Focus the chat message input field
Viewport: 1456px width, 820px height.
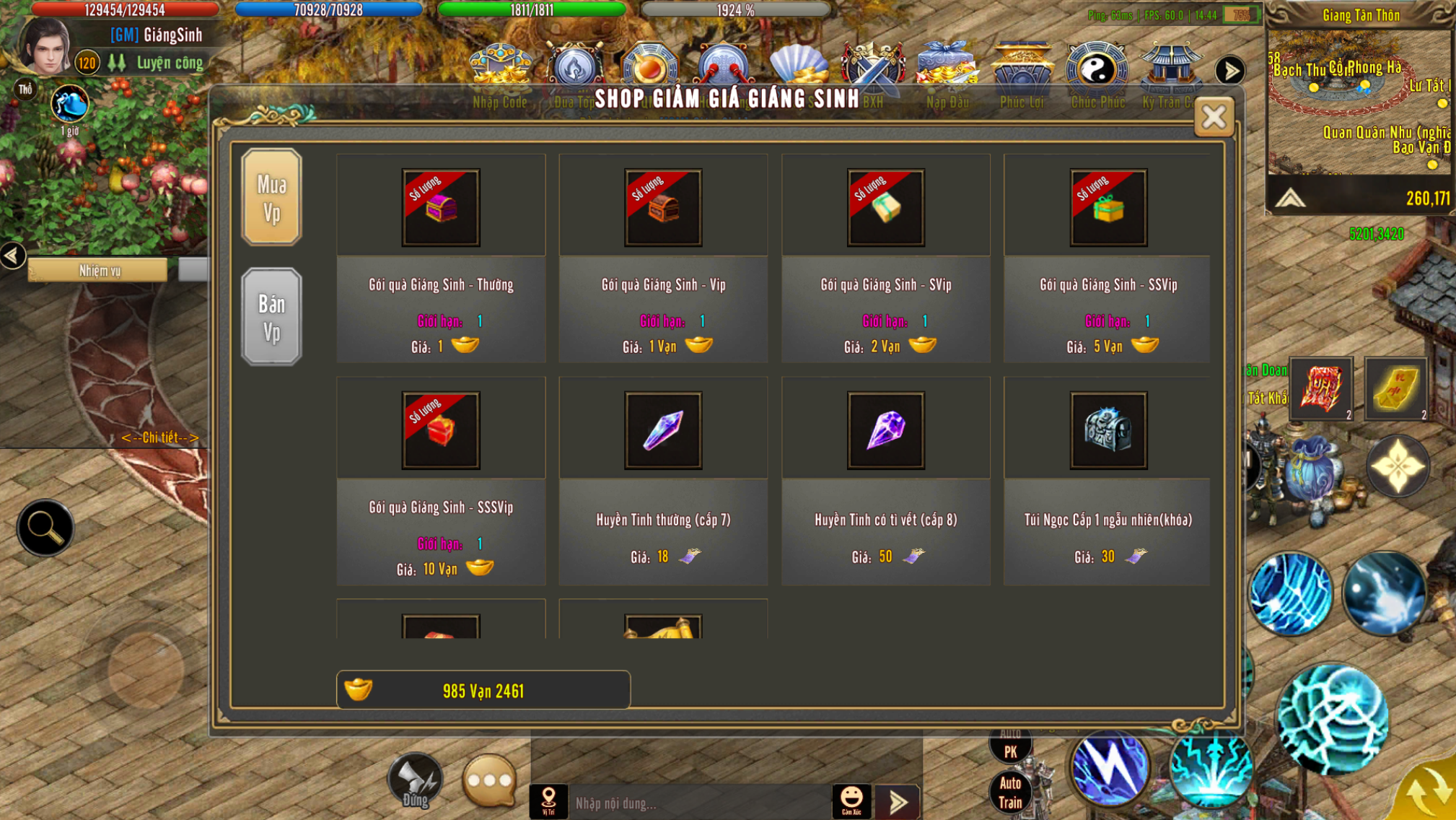[698, 803]
